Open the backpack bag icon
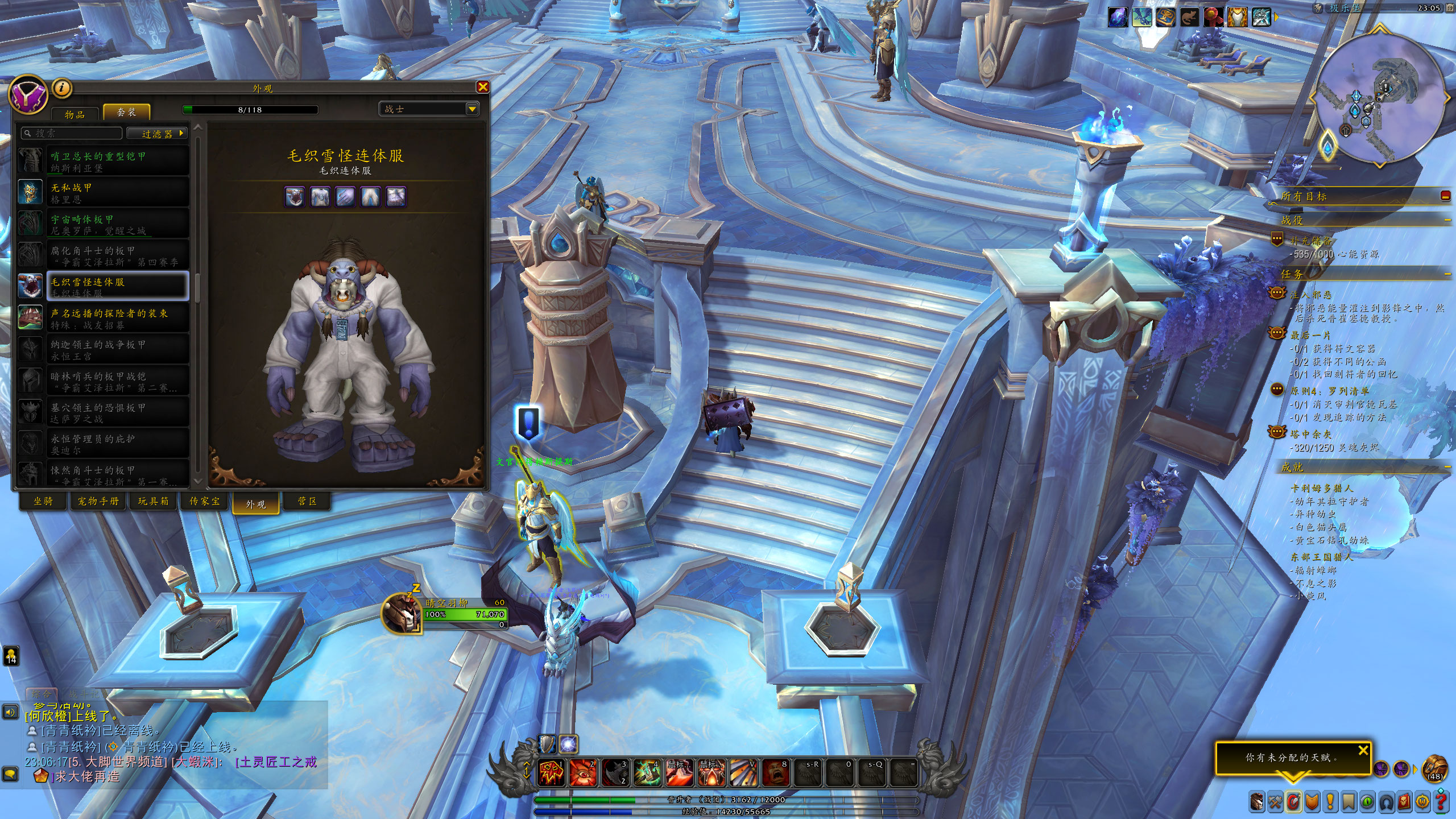Viewport: 1456px width, 819px height. point(1434,769)
